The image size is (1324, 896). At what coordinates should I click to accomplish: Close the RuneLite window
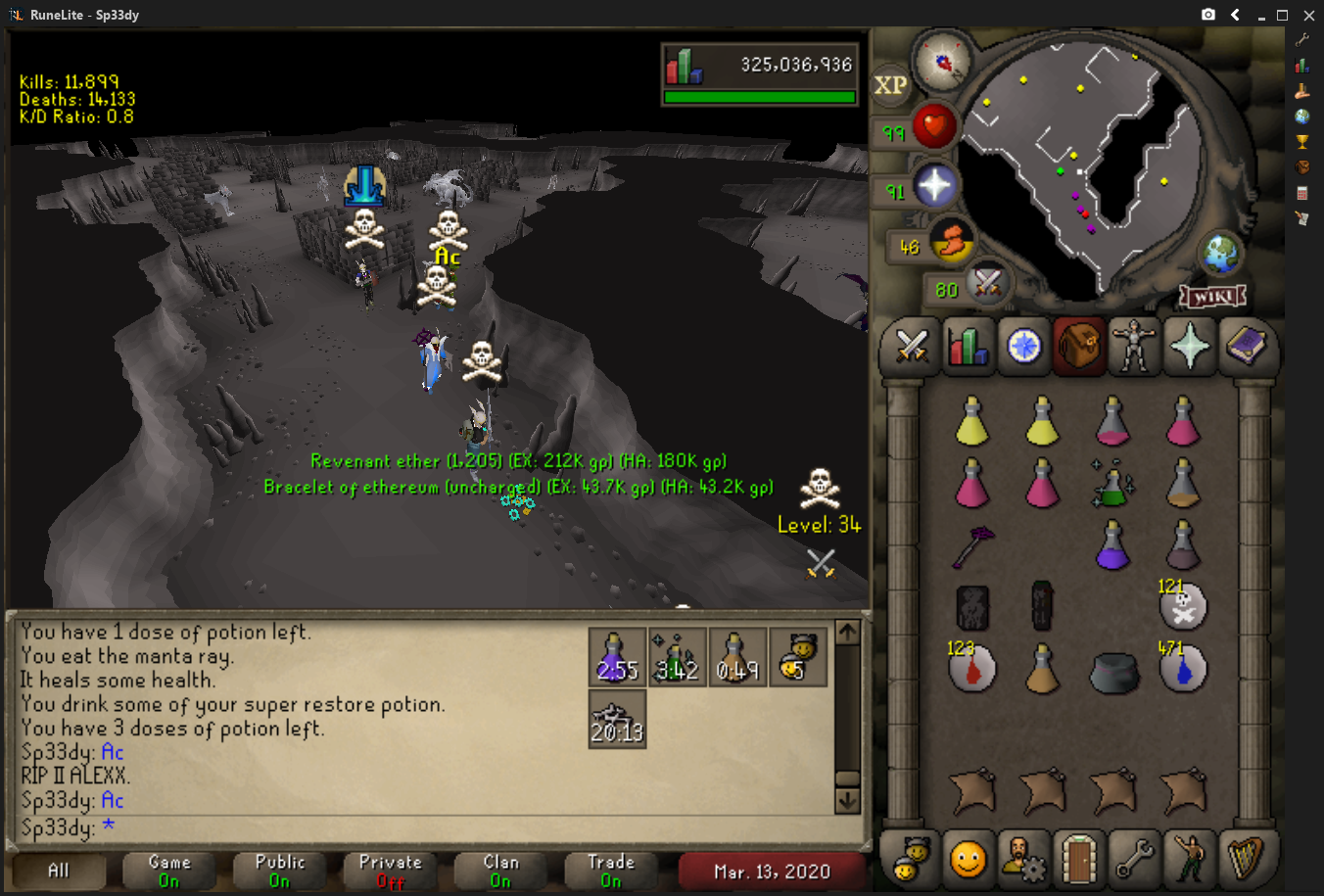click(1308, 15)
